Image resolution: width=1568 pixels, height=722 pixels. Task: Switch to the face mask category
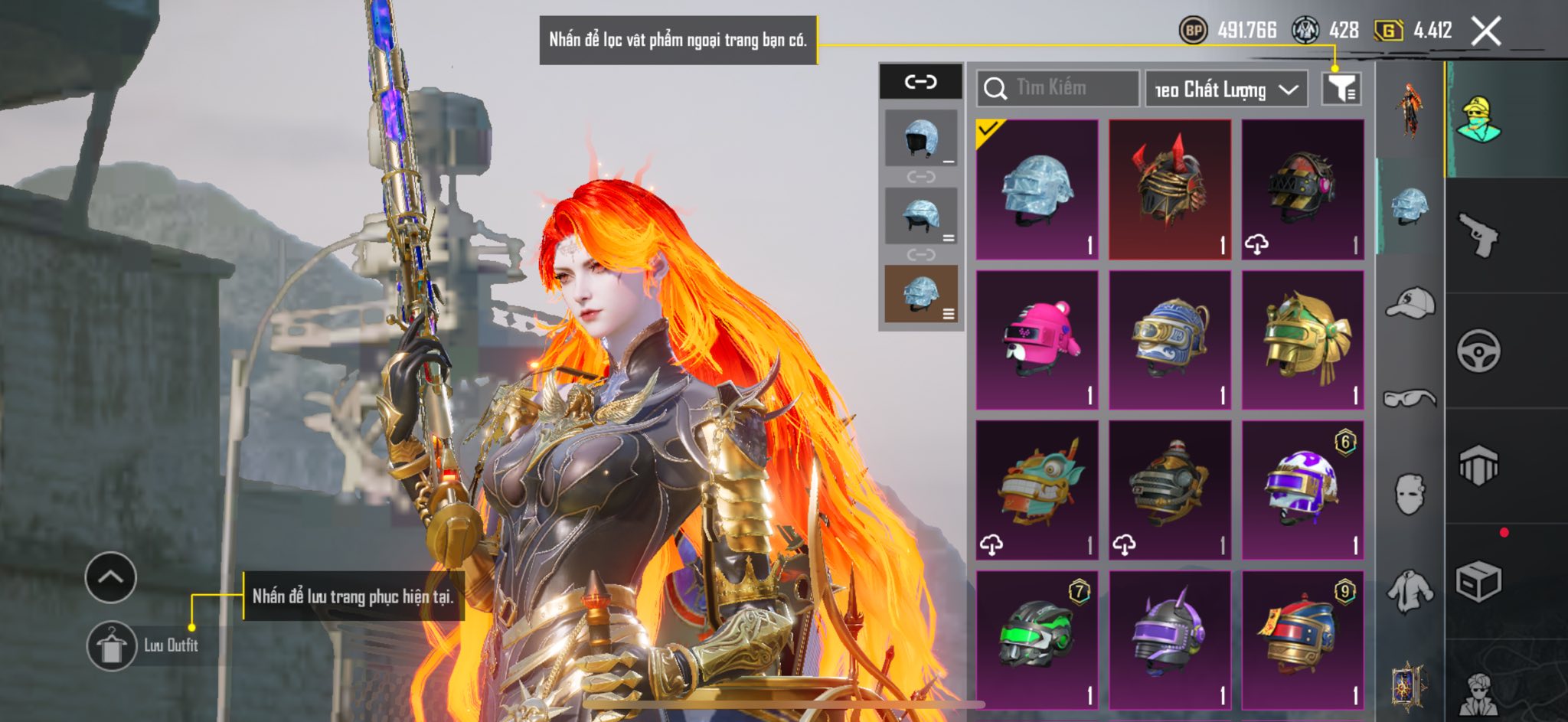[x=1410, y=494]
